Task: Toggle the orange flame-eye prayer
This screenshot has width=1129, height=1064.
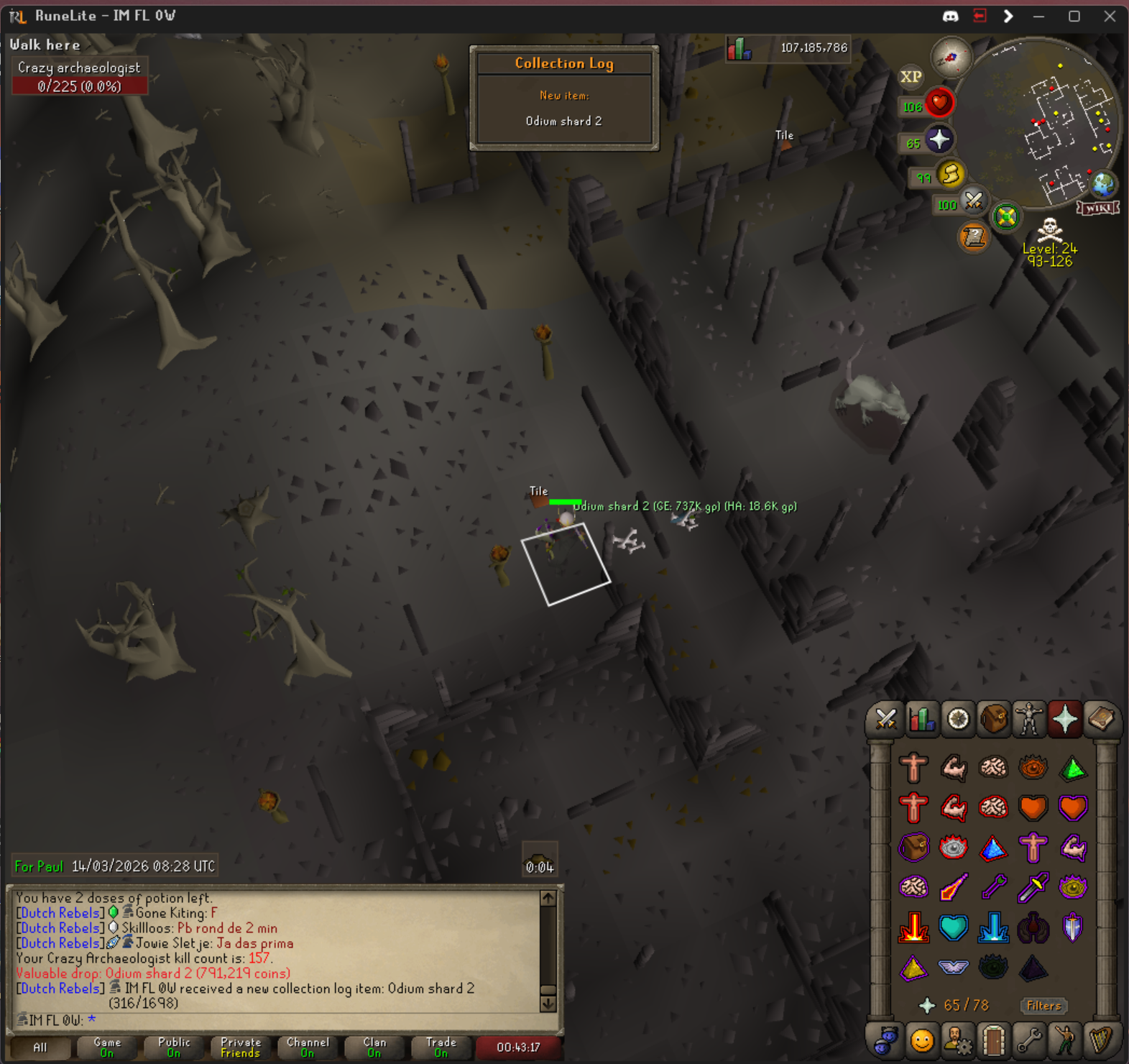Action: click(x=1033, y=768)
